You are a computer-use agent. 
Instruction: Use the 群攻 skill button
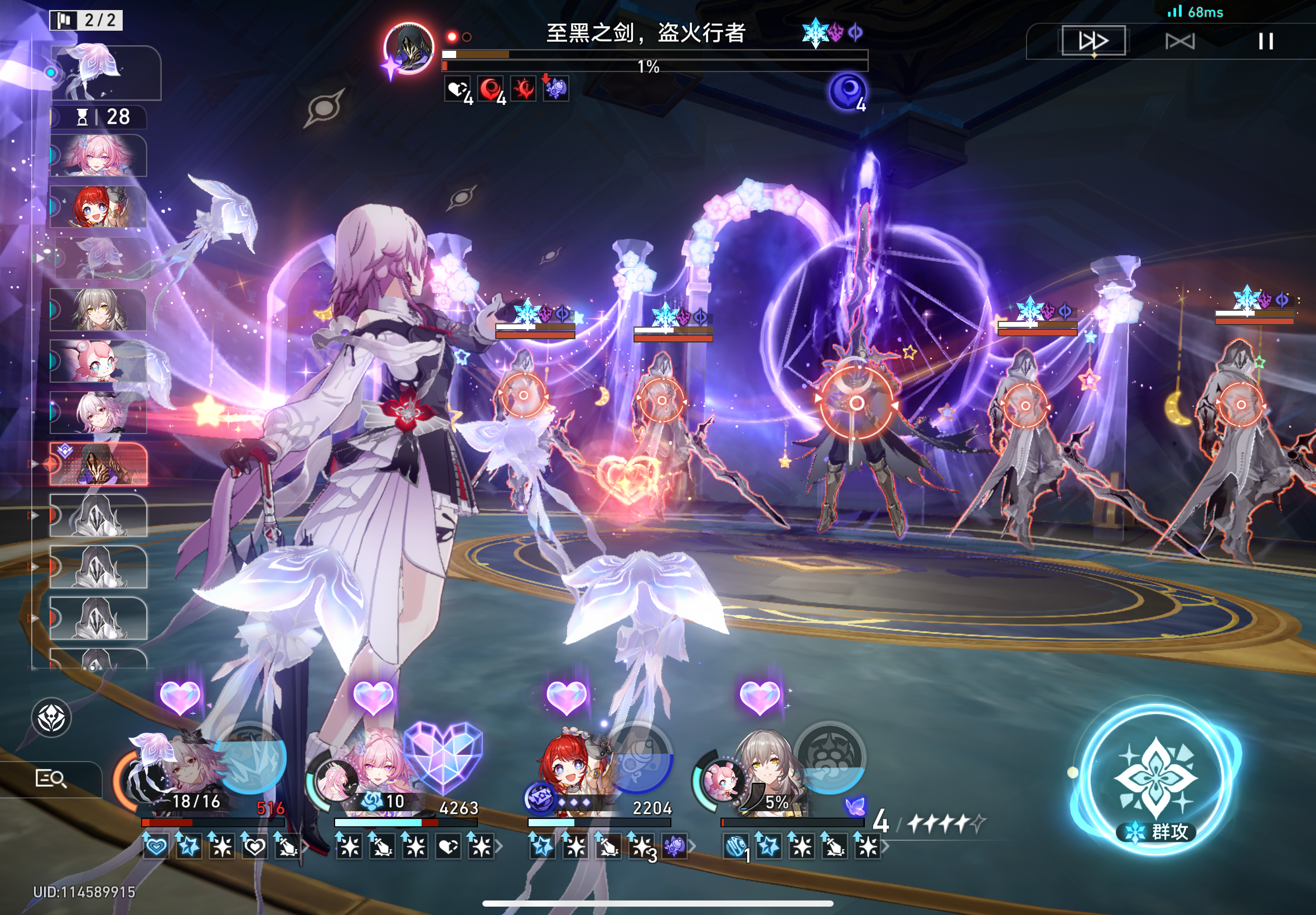pos(1155,779)
